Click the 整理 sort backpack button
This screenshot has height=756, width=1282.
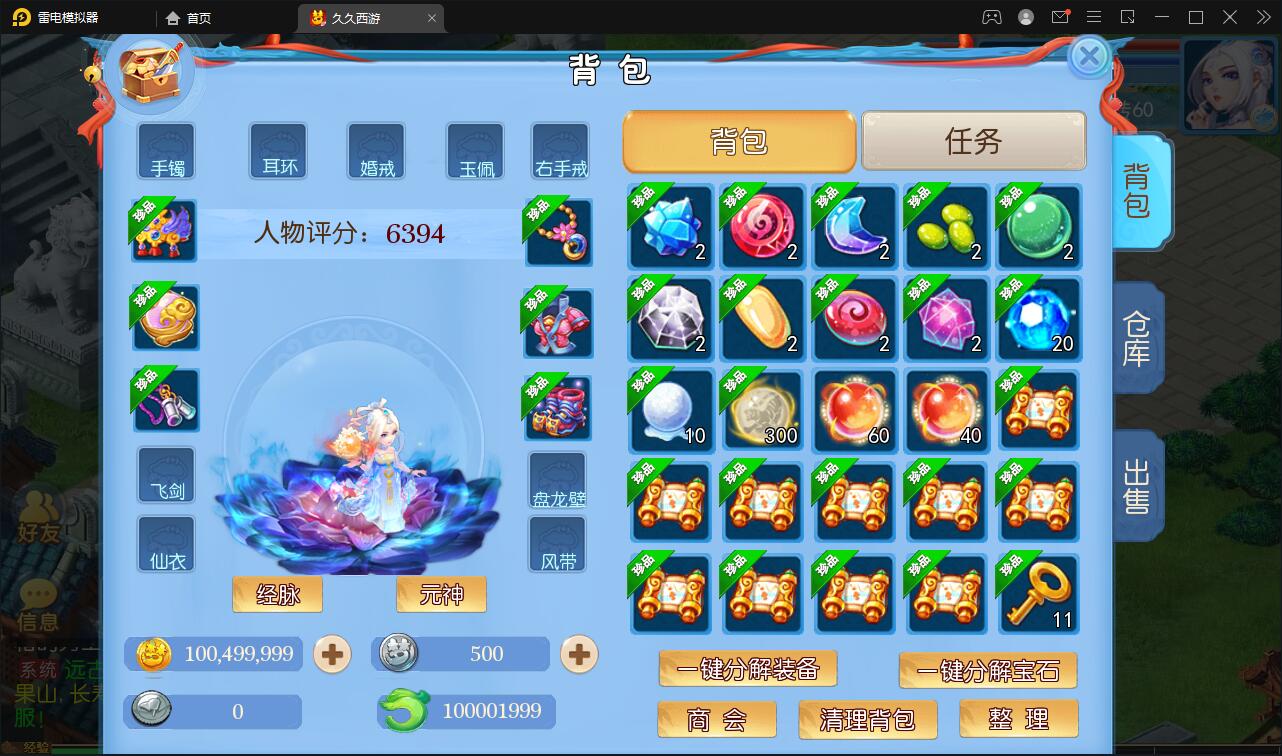[x=1019, y=718]
